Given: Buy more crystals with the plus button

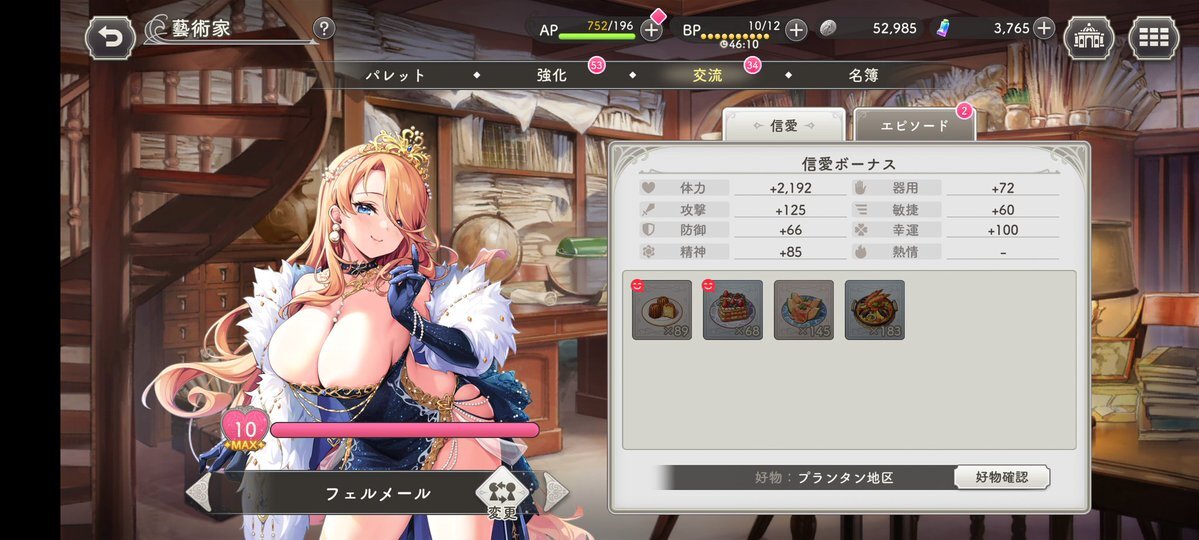Looking at the screenshot, I should click(1044, 28).
